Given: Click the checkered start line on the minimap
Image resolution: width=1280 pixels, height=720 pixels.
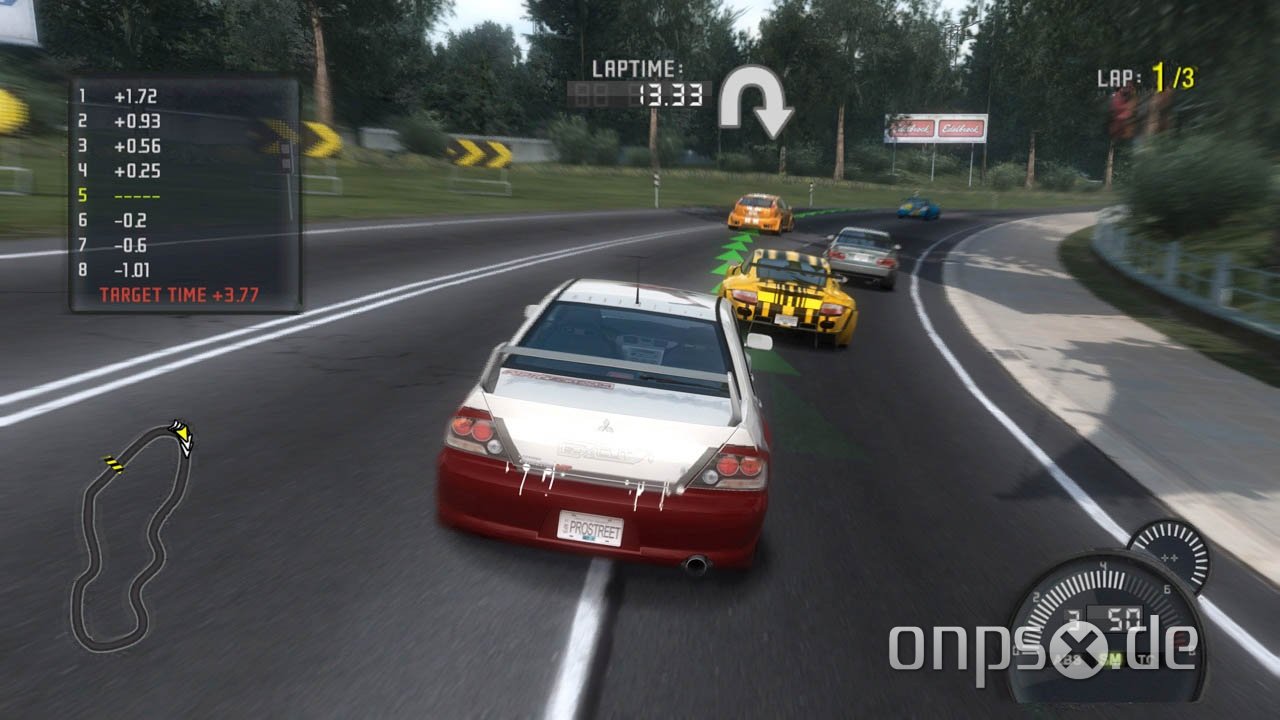Looking at the screenshot, I should (115, 465).
